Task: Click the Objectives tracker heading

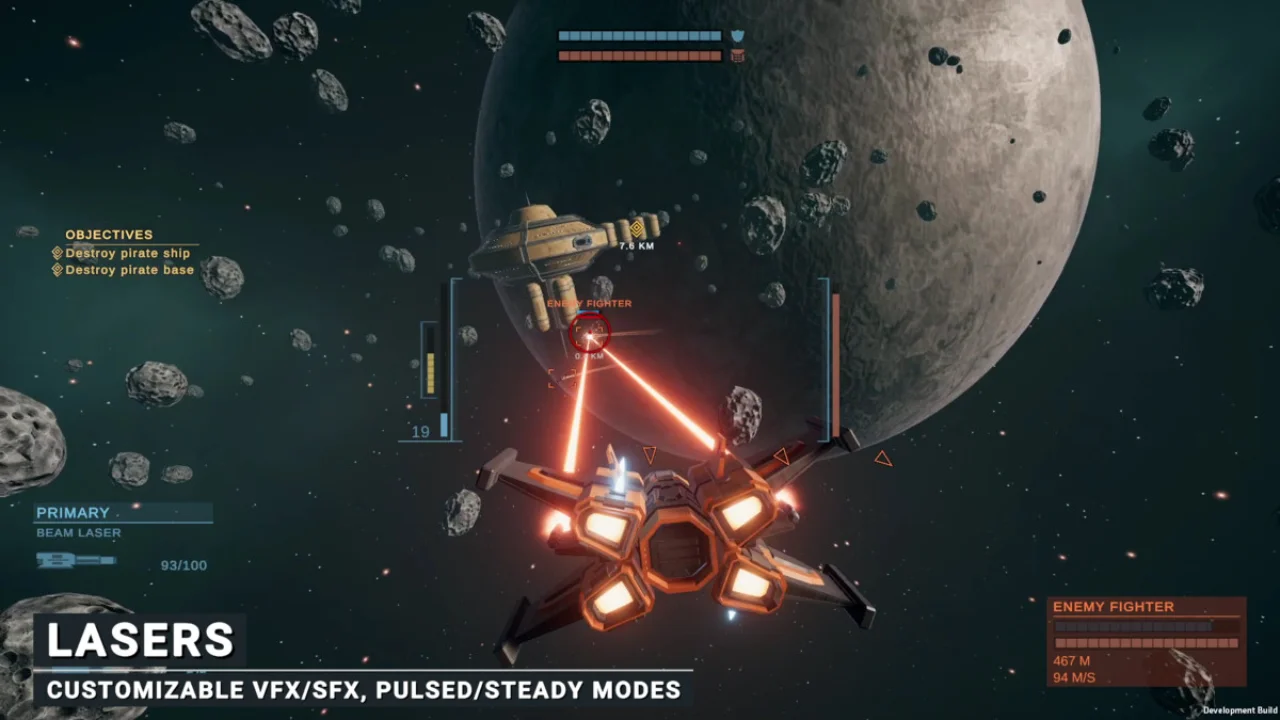Action: 109,235
